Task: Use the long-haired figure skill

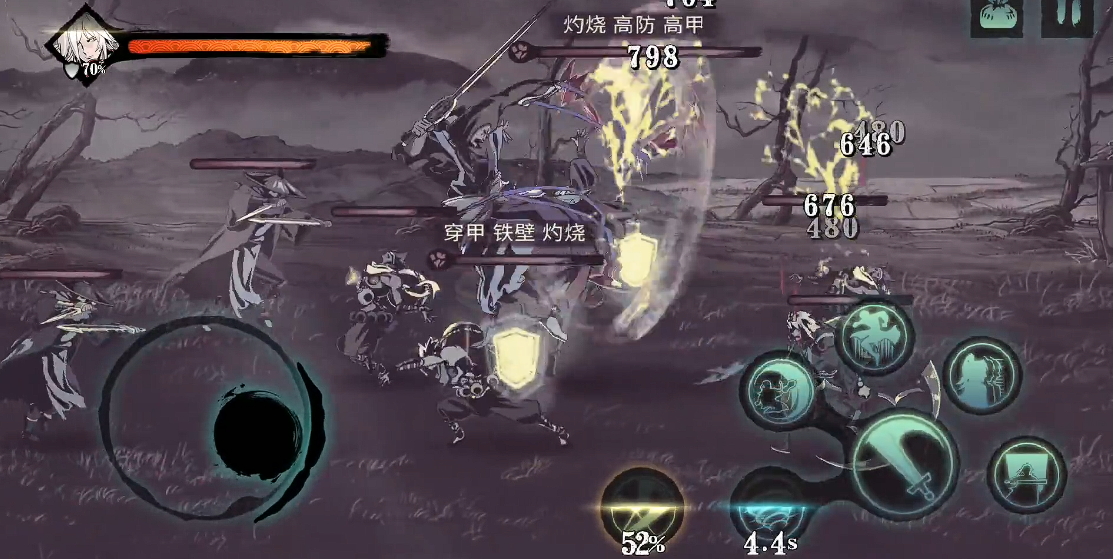Action: pos(981,375)
